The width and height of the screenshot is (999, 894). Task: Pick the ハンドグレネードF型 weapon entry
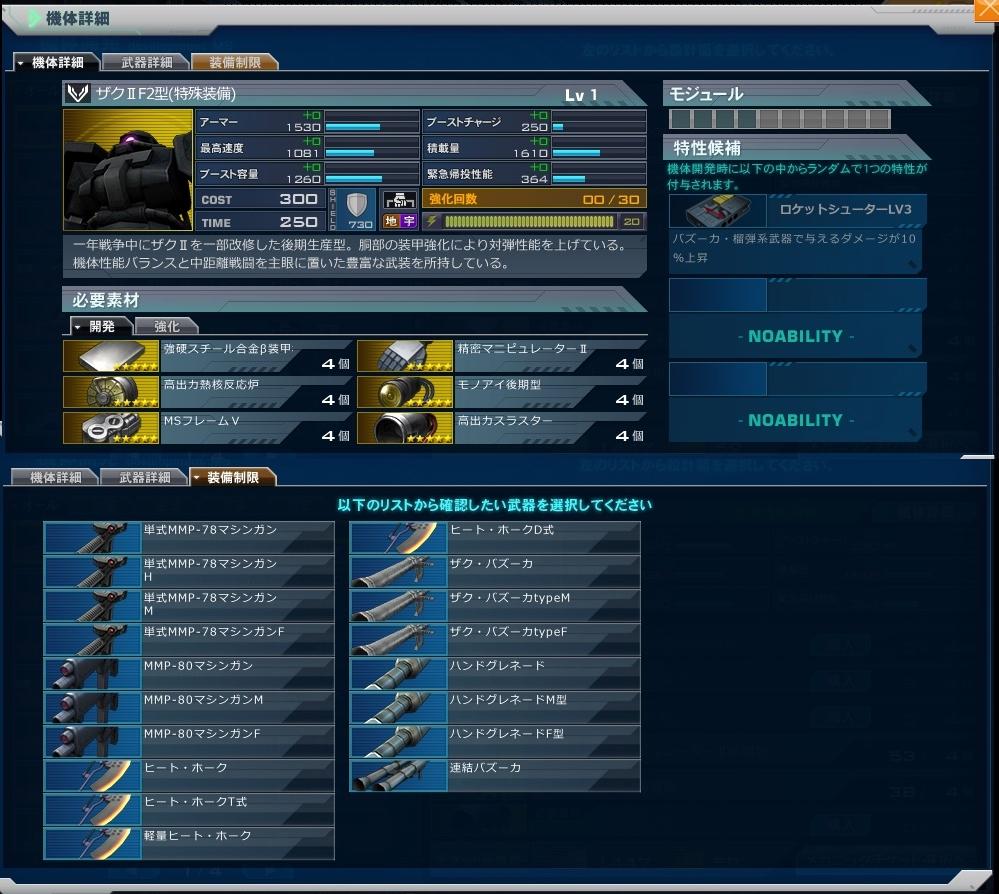click(x=495, y=741)
